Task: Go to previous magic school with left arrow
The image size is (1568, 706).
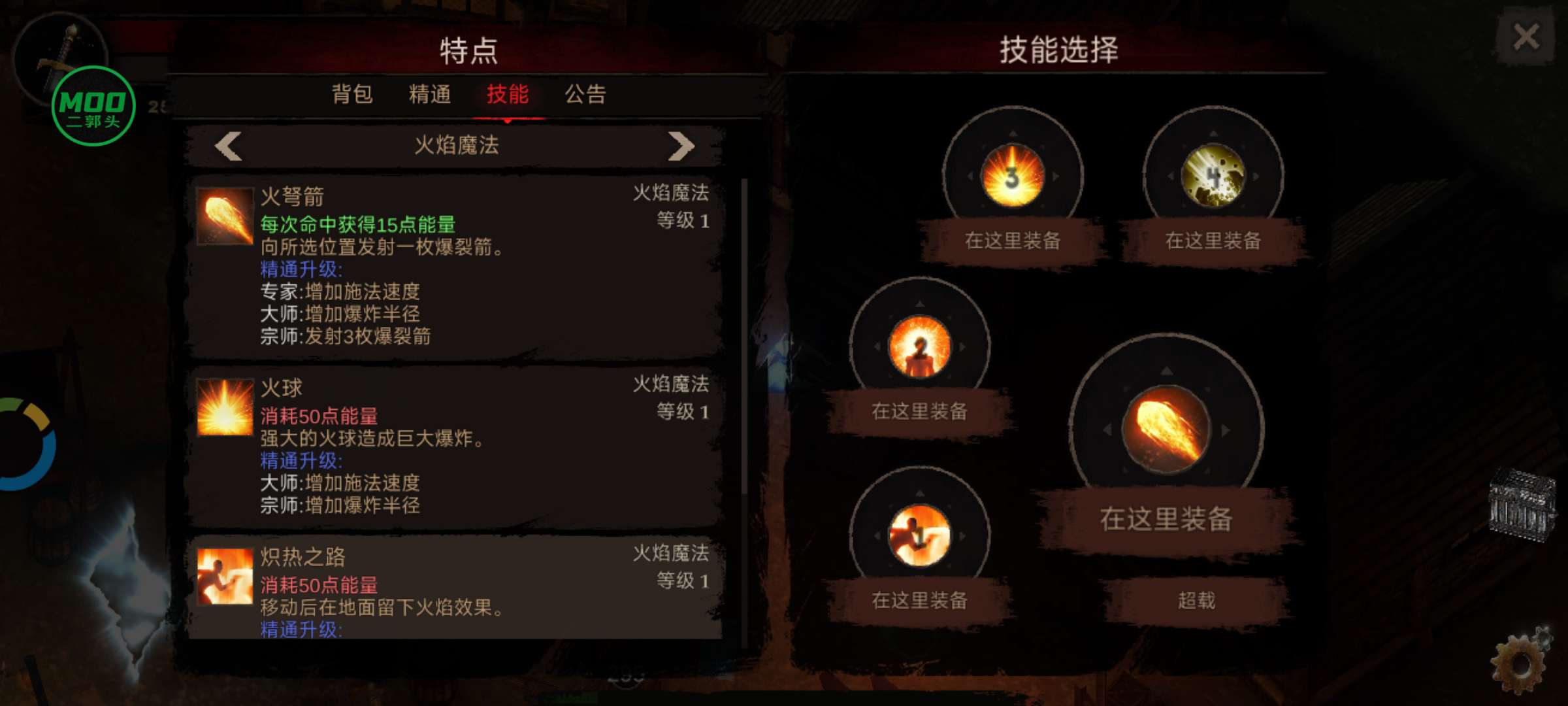Action: pyautogui.click(x=227, y=146)
